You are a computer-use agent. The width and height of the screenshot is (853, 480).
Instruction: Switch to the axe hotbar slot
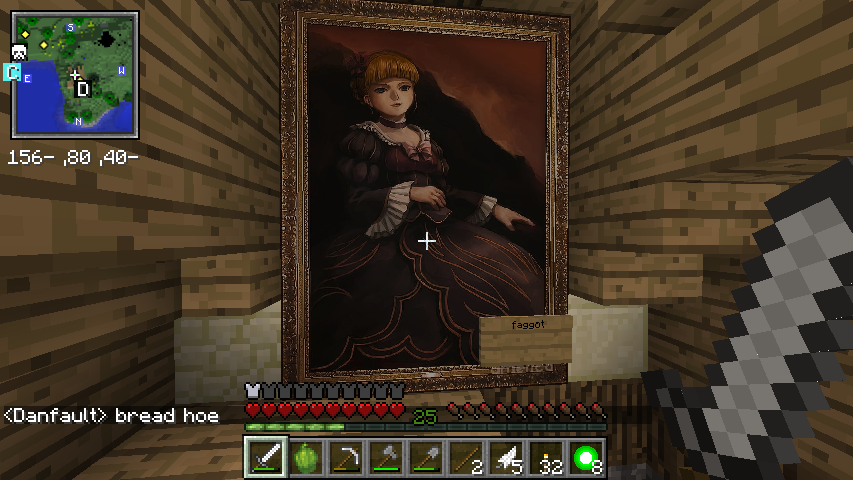[x=385, y=459]
